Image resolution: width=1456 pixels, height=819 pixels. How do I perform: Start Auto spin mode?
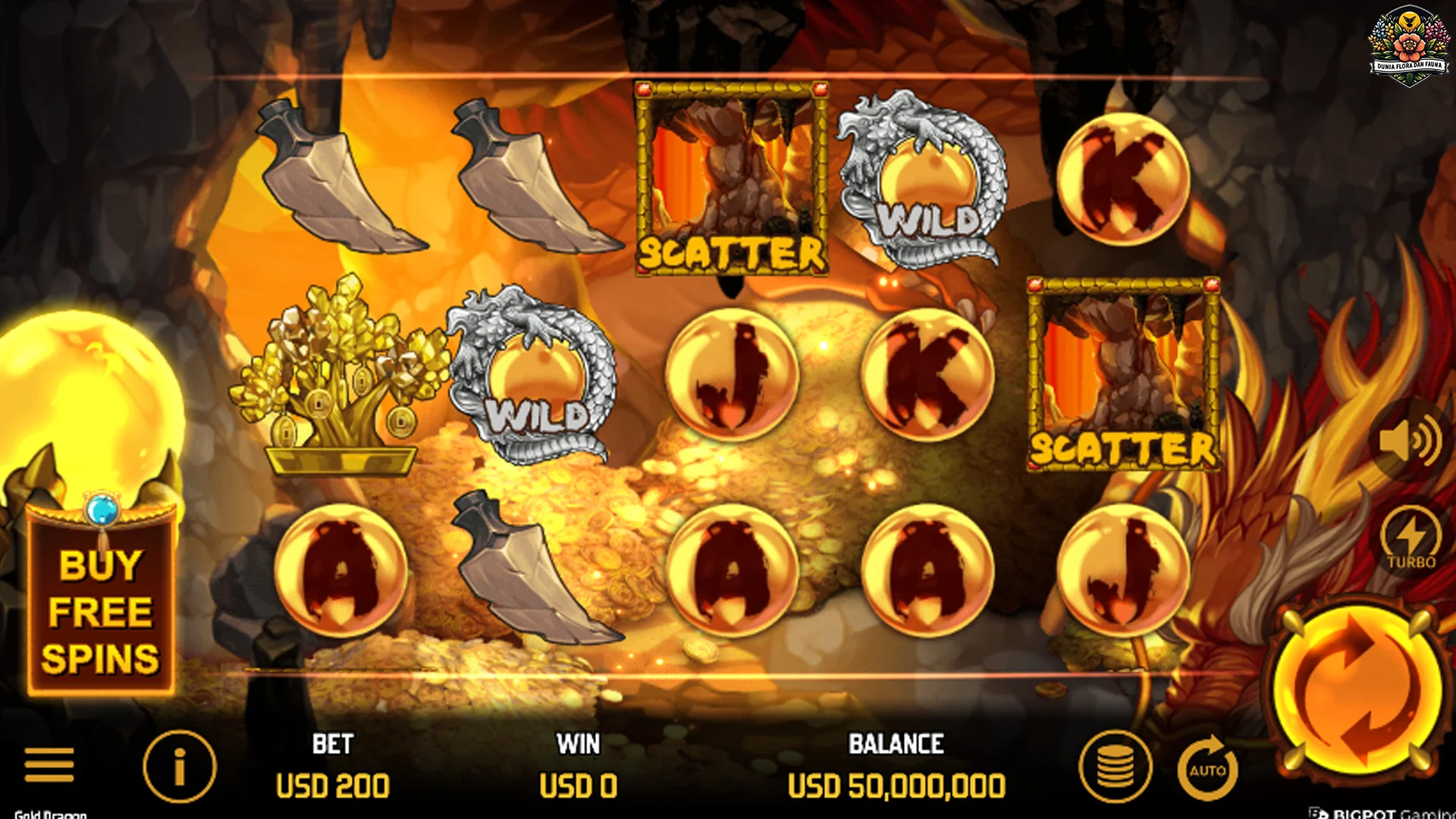[x=1207, y=769]
